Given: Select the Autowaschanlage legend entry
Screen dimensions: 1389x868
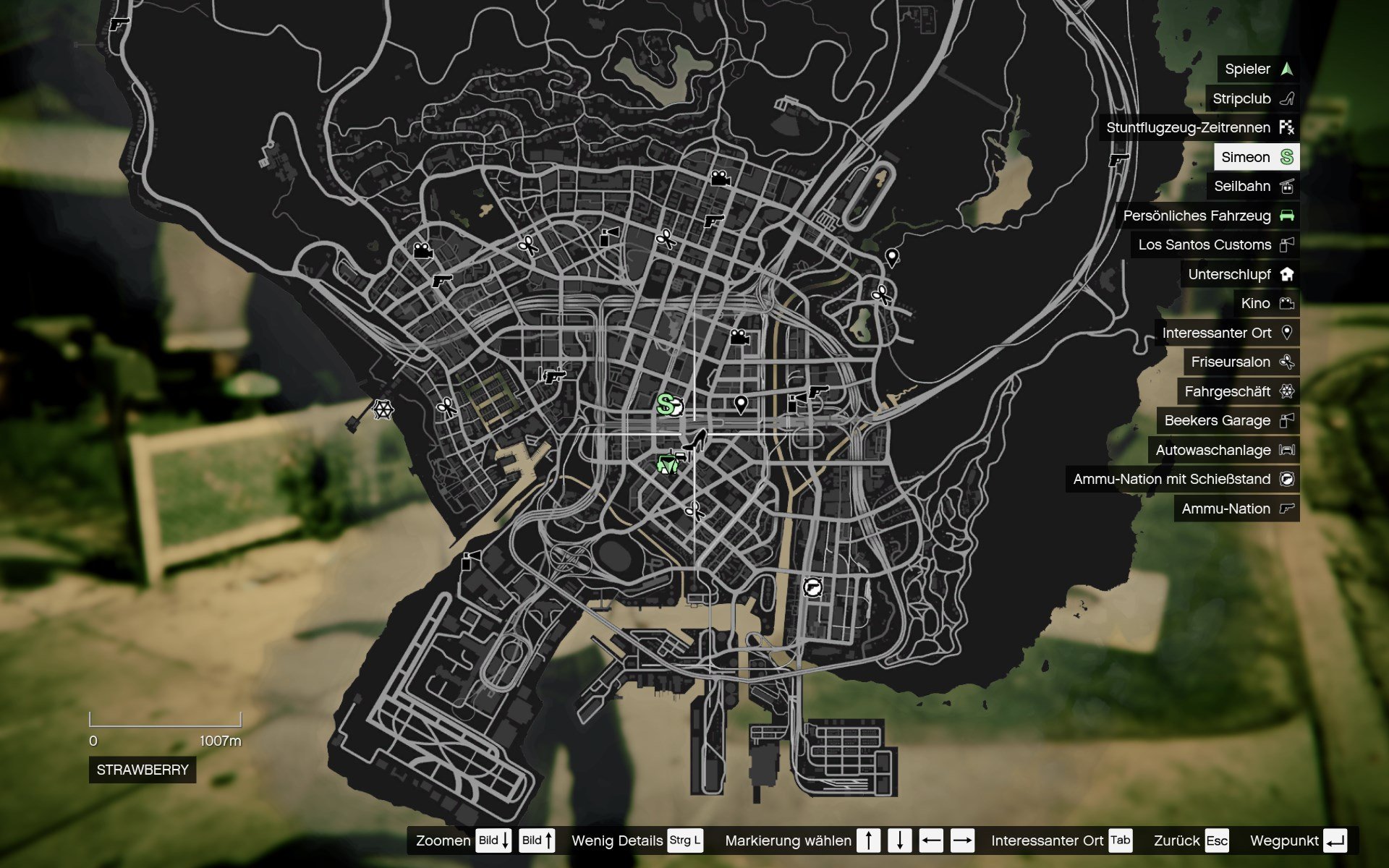Looking at the screenshot, I should pyautogui.click(x=1223, y=450).
